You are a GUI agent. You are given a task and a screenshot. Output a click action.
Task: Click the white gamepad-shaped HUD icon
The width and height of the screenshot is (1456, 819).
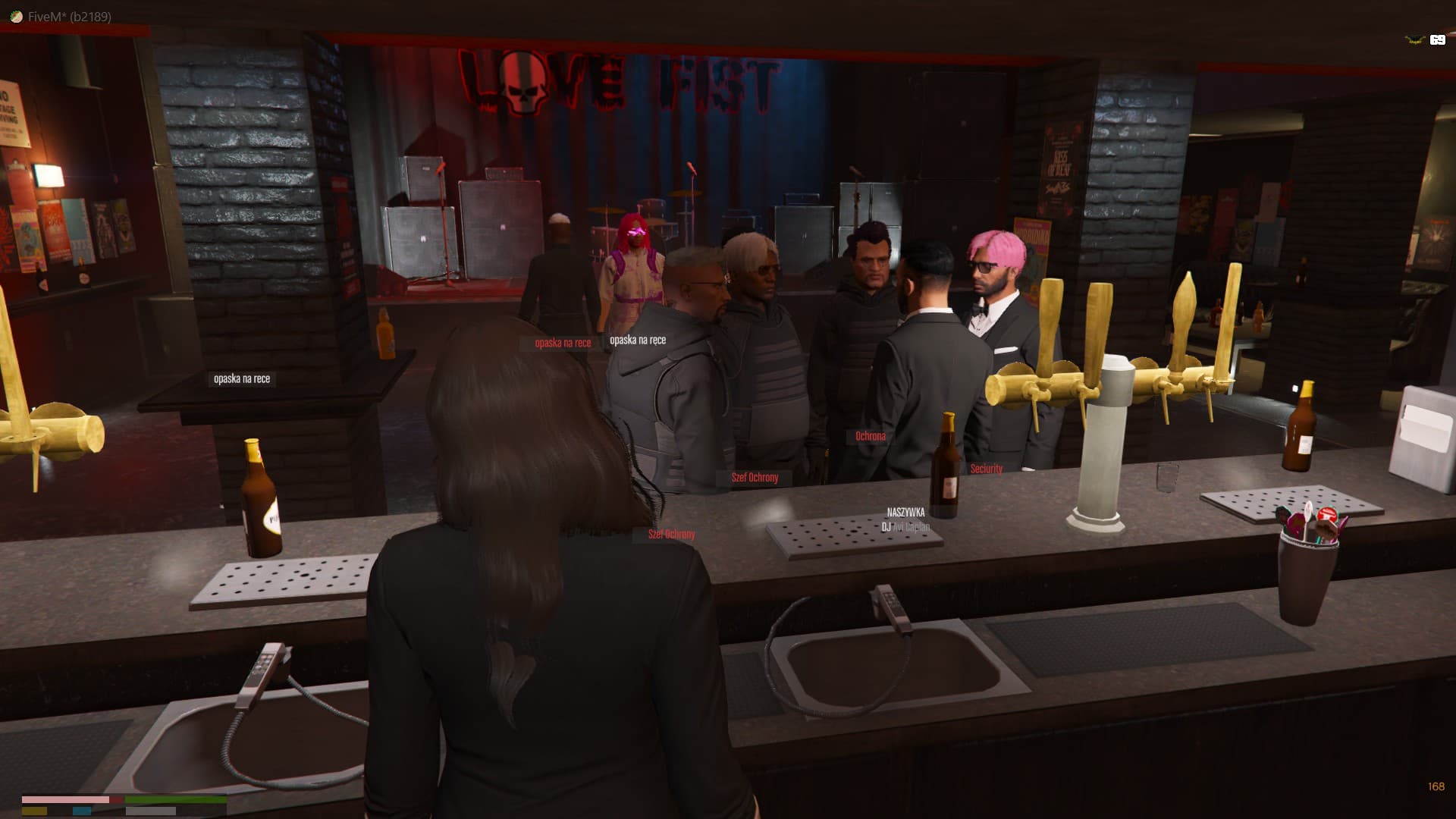(x=1437, y=40)
